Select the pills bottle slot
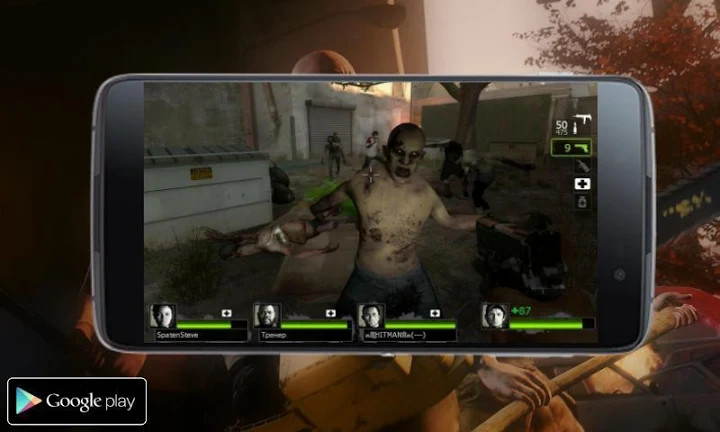720x432 pixels. coord(581,202)
